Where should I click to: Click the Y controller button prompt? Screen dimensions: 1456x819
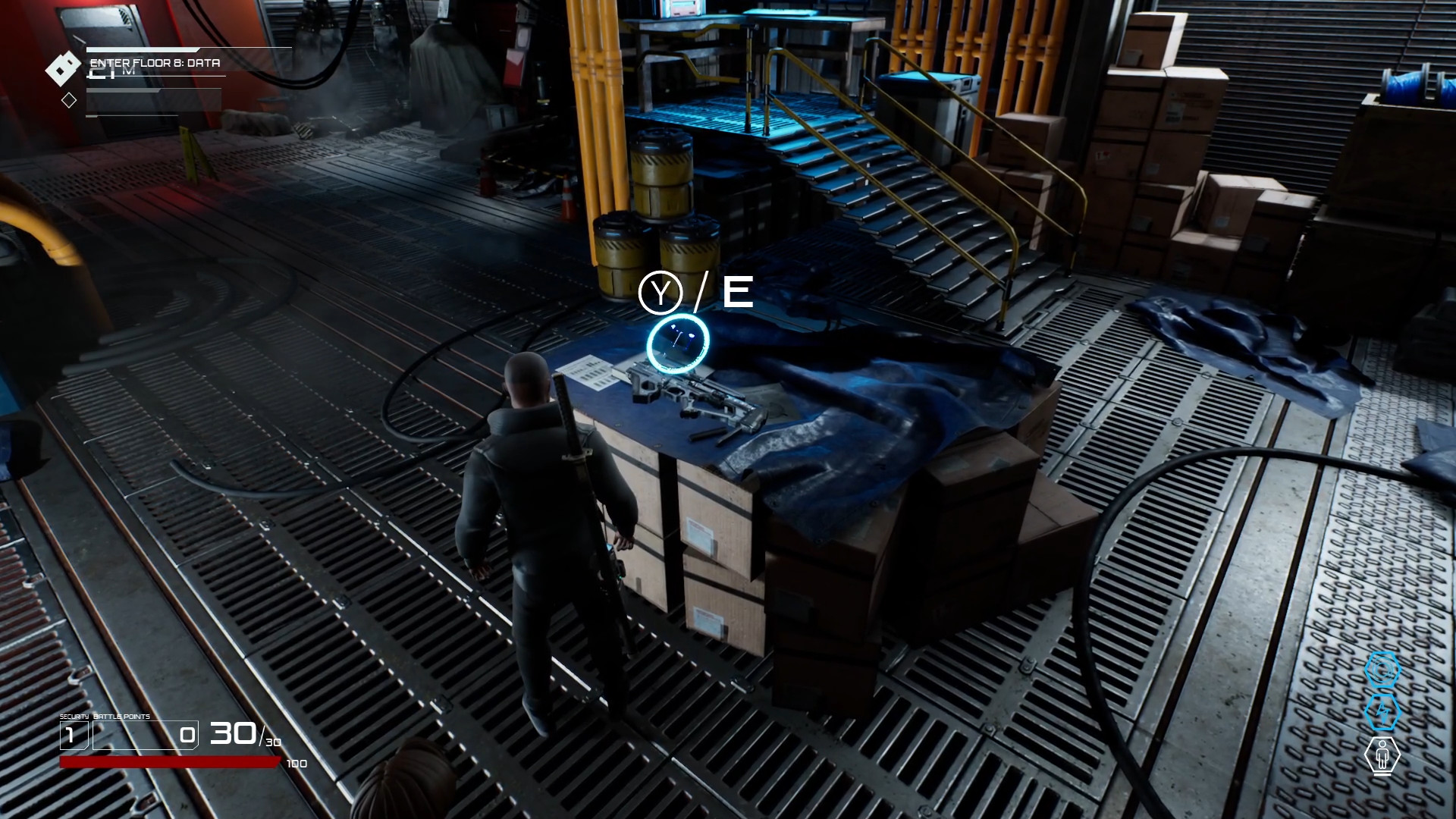point(661,290)
